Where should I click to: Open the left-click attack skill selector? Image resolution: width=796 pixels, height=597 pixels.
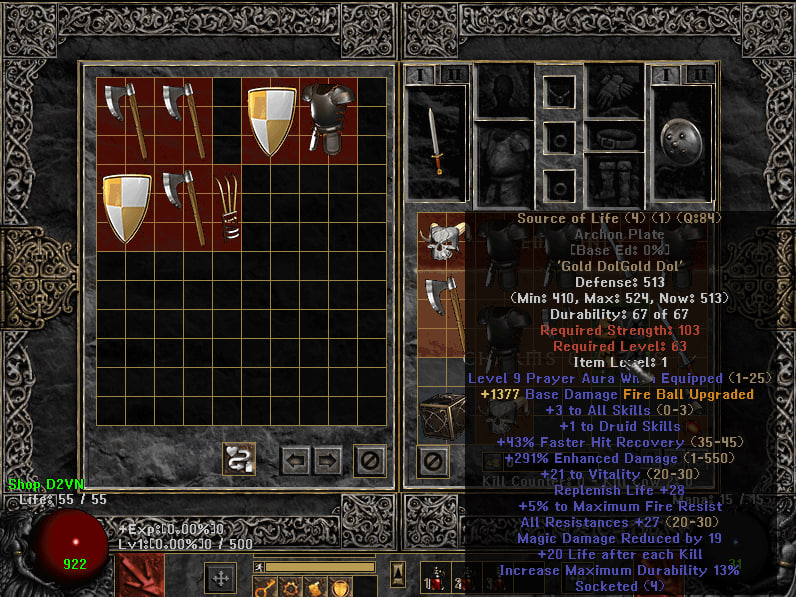[x=139, y=576]
